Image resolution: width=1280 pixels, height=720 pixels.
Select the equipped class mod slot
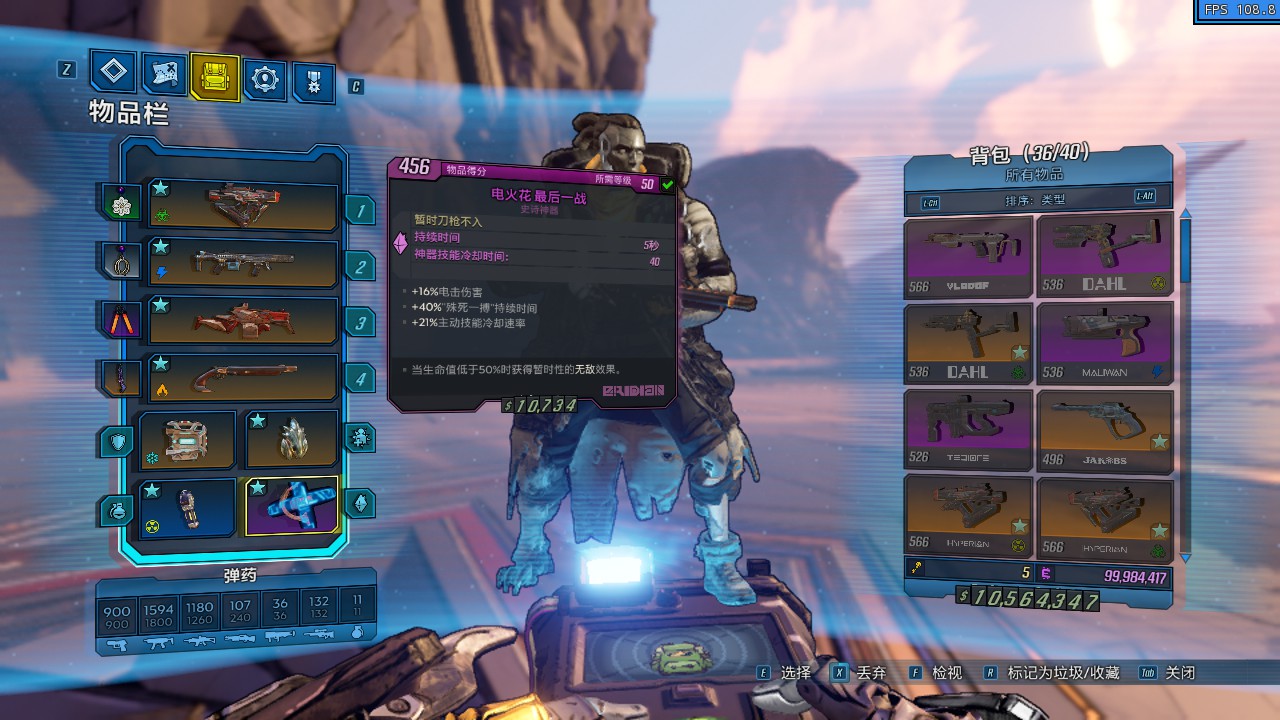tap(292, 440)
